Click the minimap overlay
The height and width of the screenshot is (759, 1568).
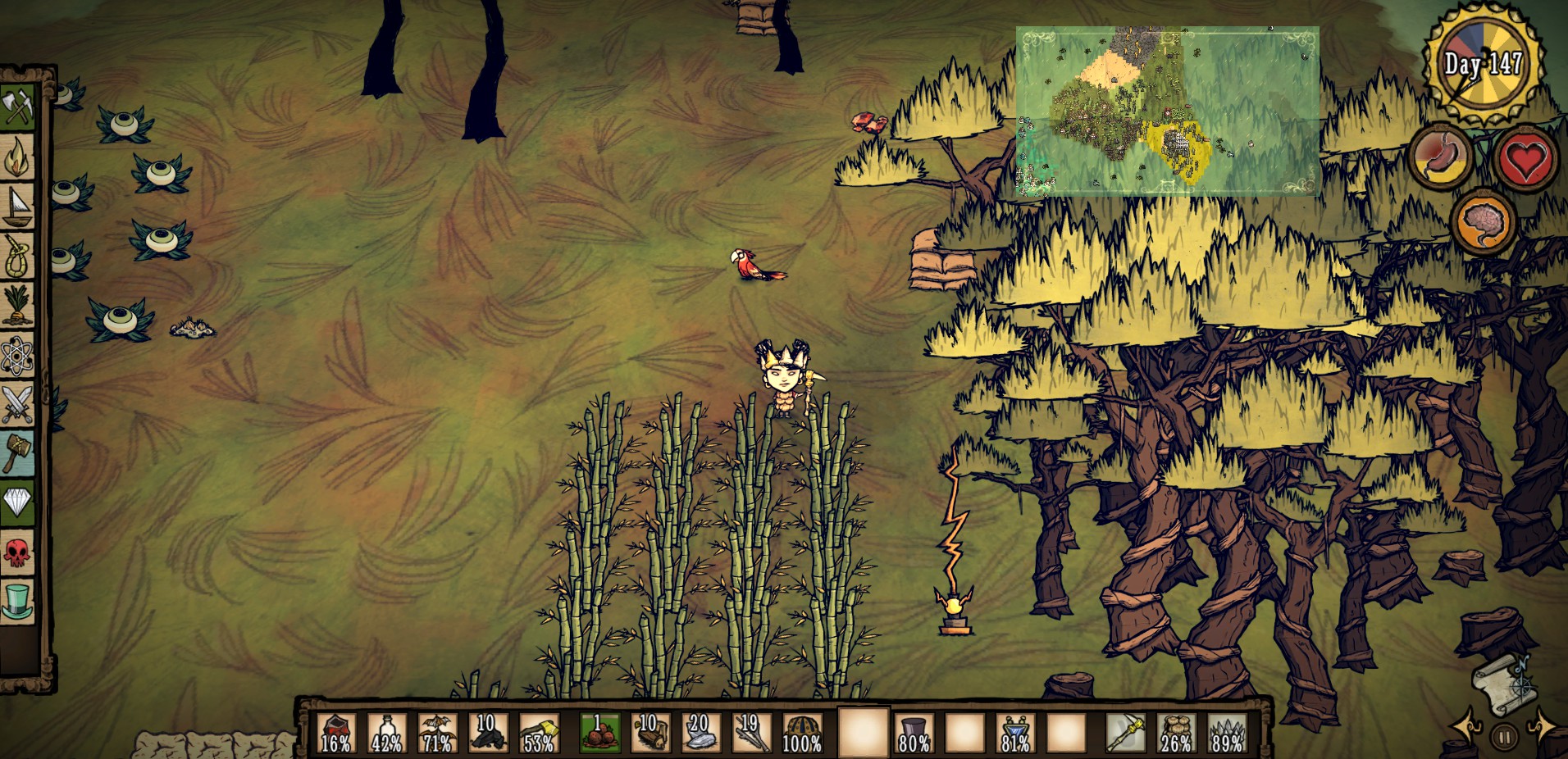pyautogui.click(x=1167, y=111)
